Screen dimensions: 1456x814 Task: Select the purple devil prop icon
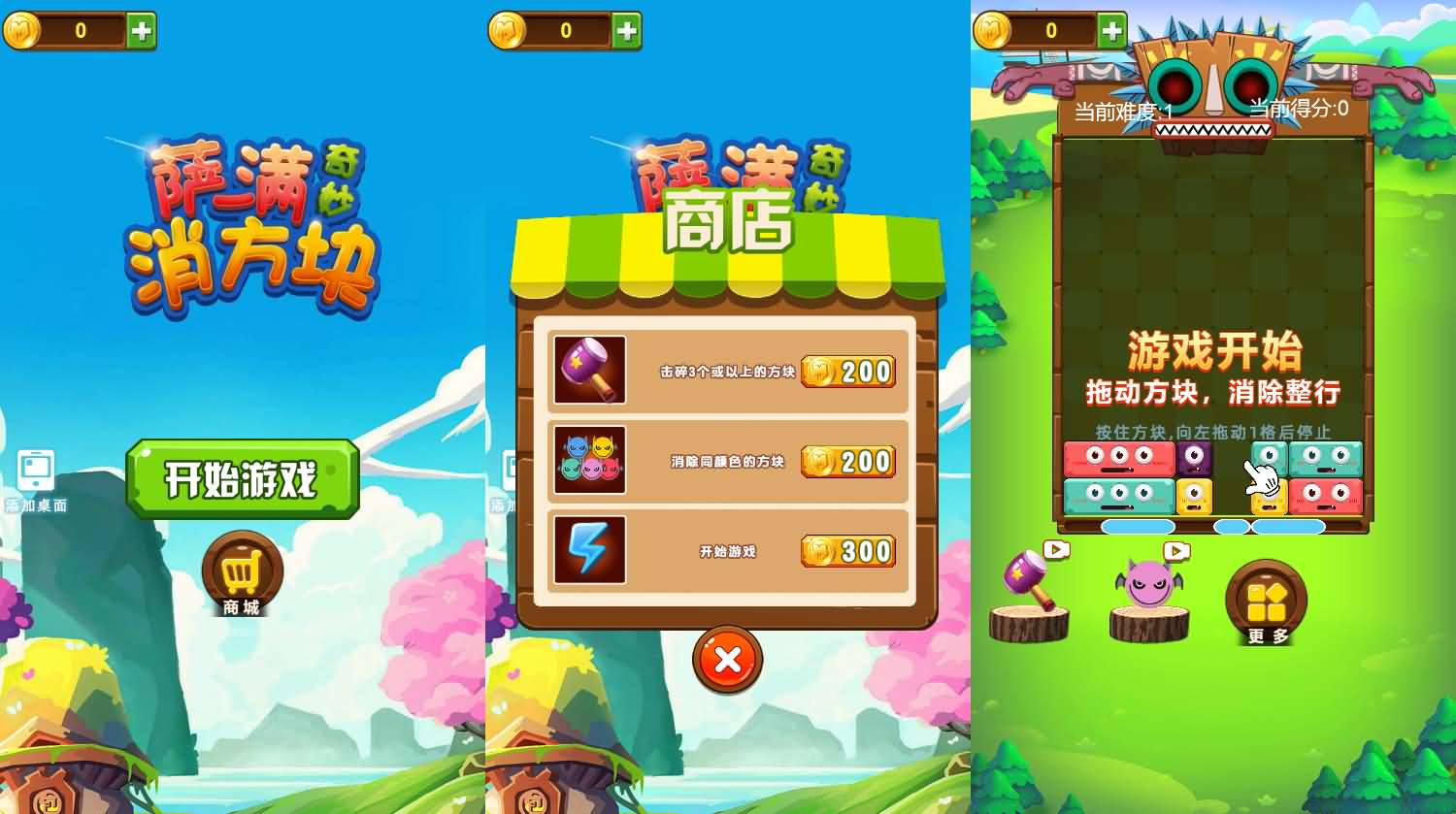1148,582
